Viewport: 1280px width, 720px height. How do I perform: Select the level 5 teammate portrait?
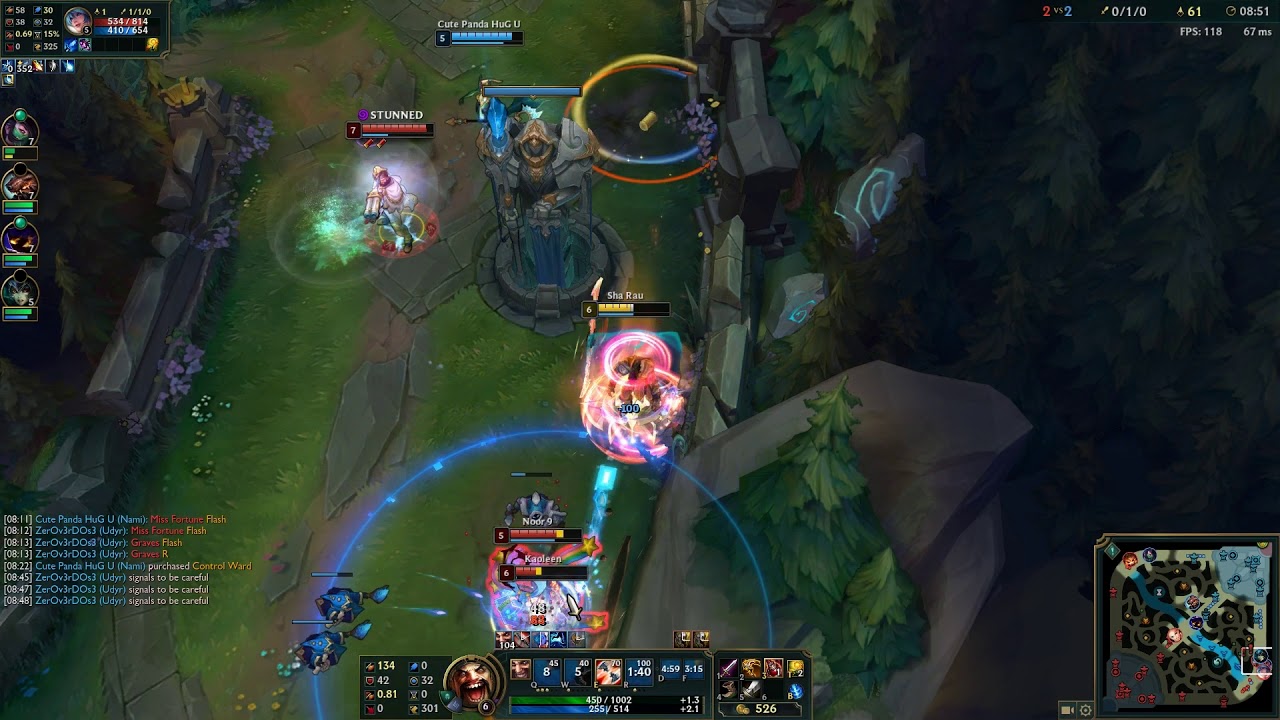[19, 290]
